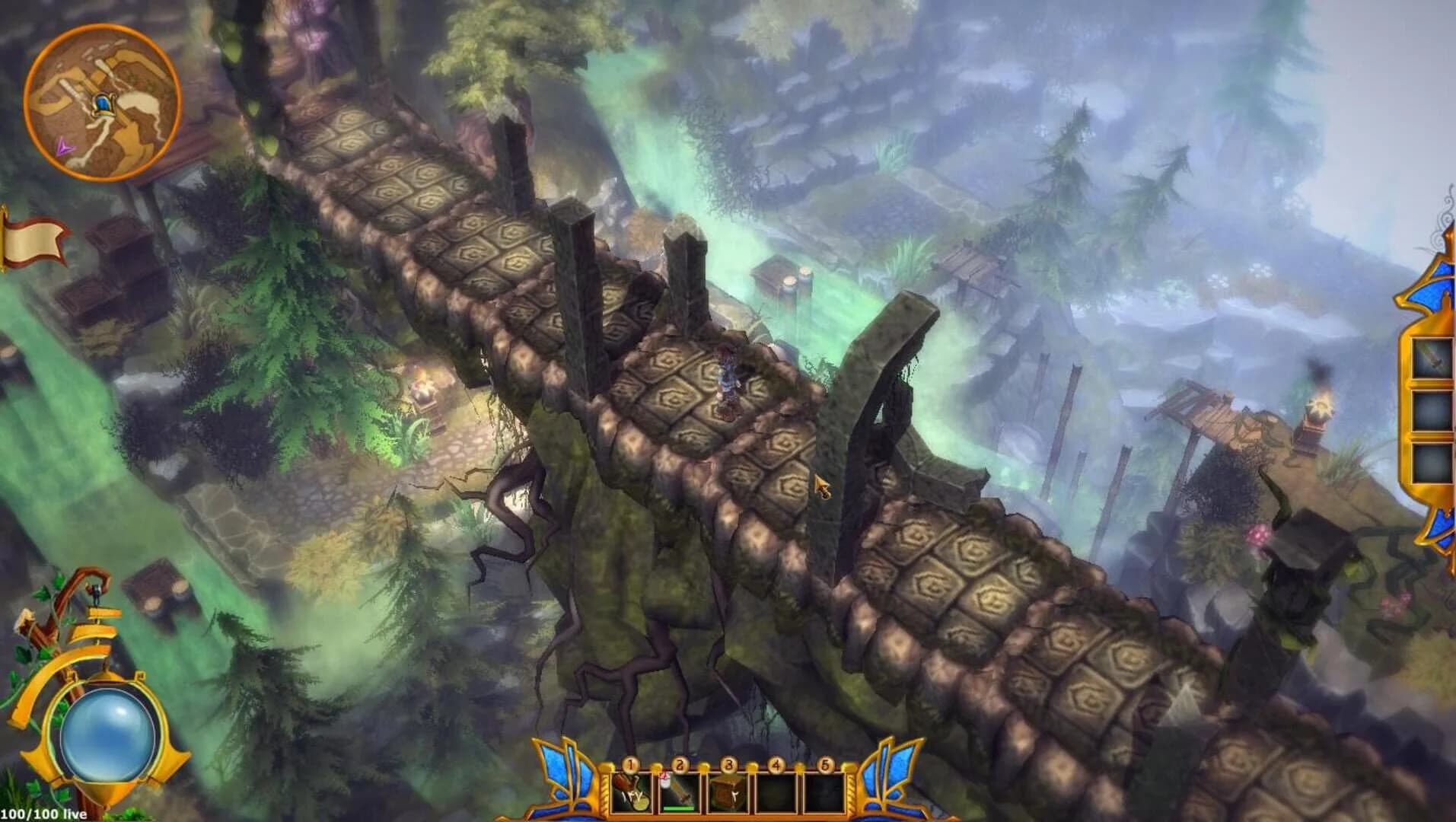Click the number 1 badge above the hotbar
Image resolution: width=1456 pixels, height=822 pixels.
pos(630,763)
